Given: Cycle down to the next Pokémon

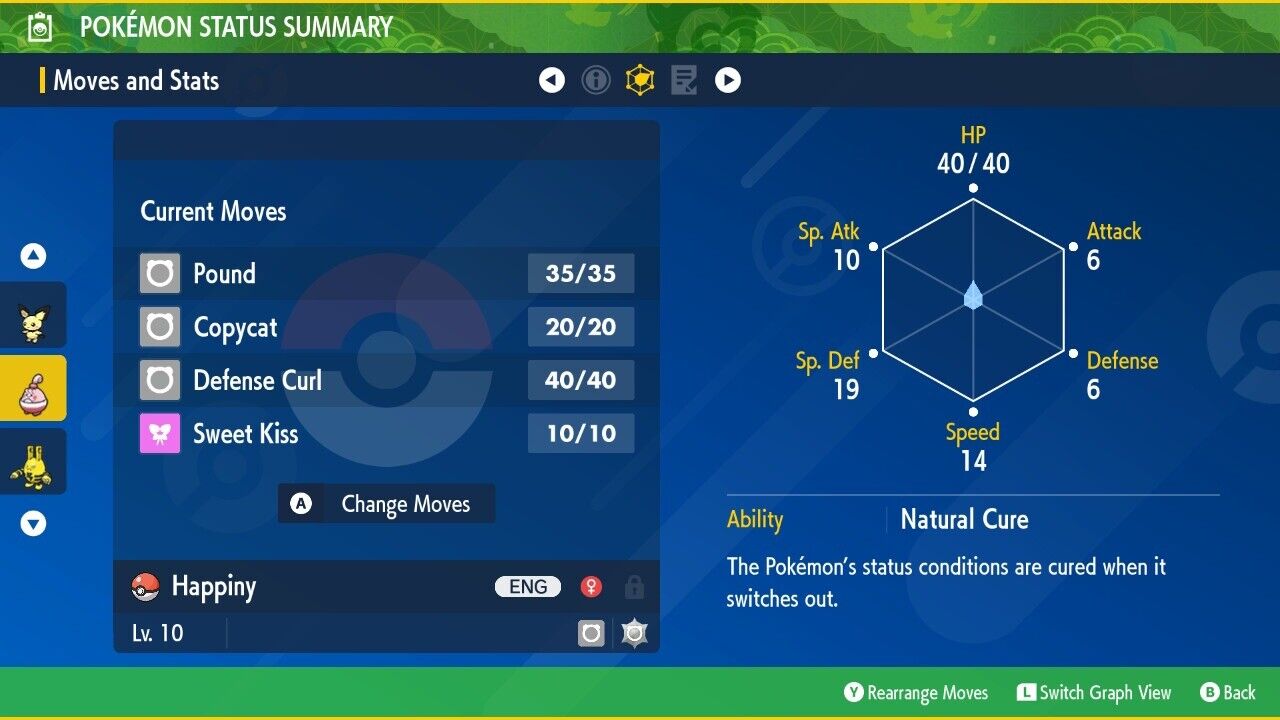Looking at the screenshot, I should 33,523.
